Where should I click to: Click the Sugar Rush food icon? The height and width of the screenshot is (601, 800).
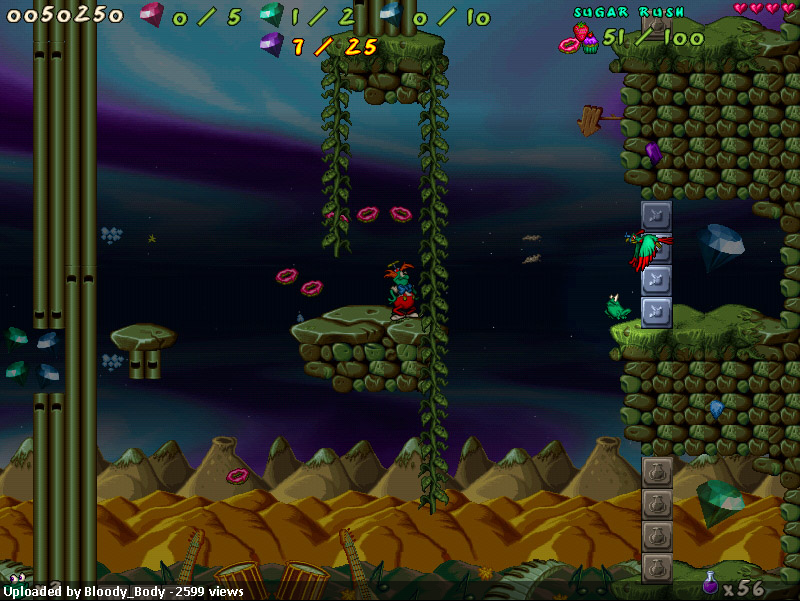click(579, 40)
